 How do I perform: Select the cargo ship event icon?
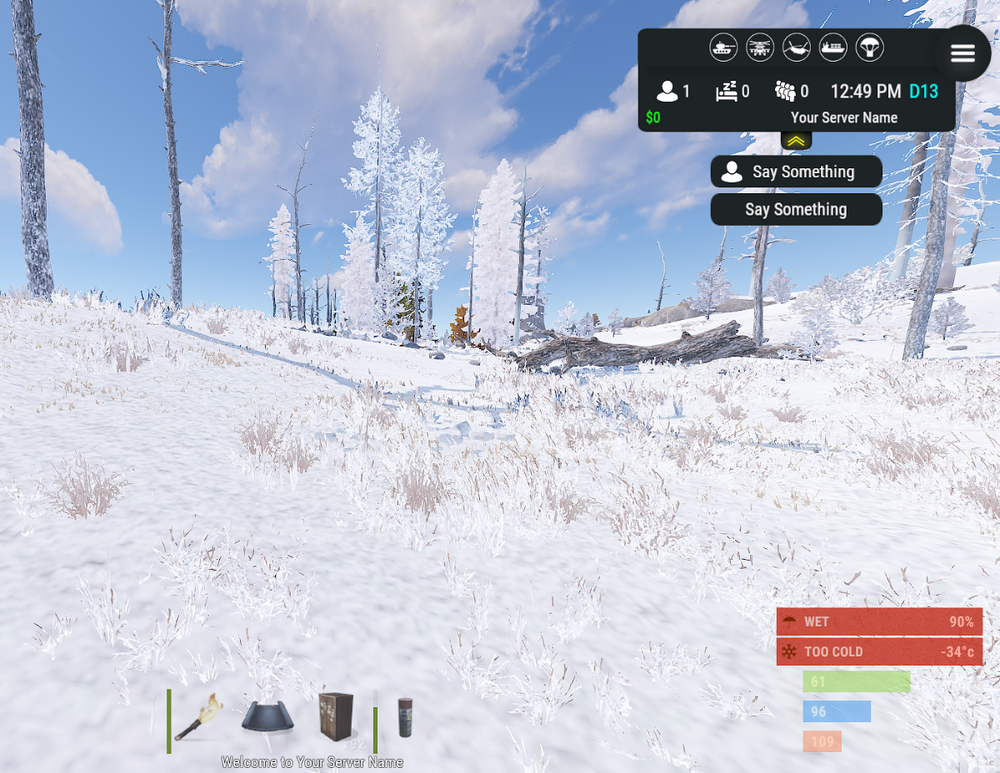[x=833, y=47]
